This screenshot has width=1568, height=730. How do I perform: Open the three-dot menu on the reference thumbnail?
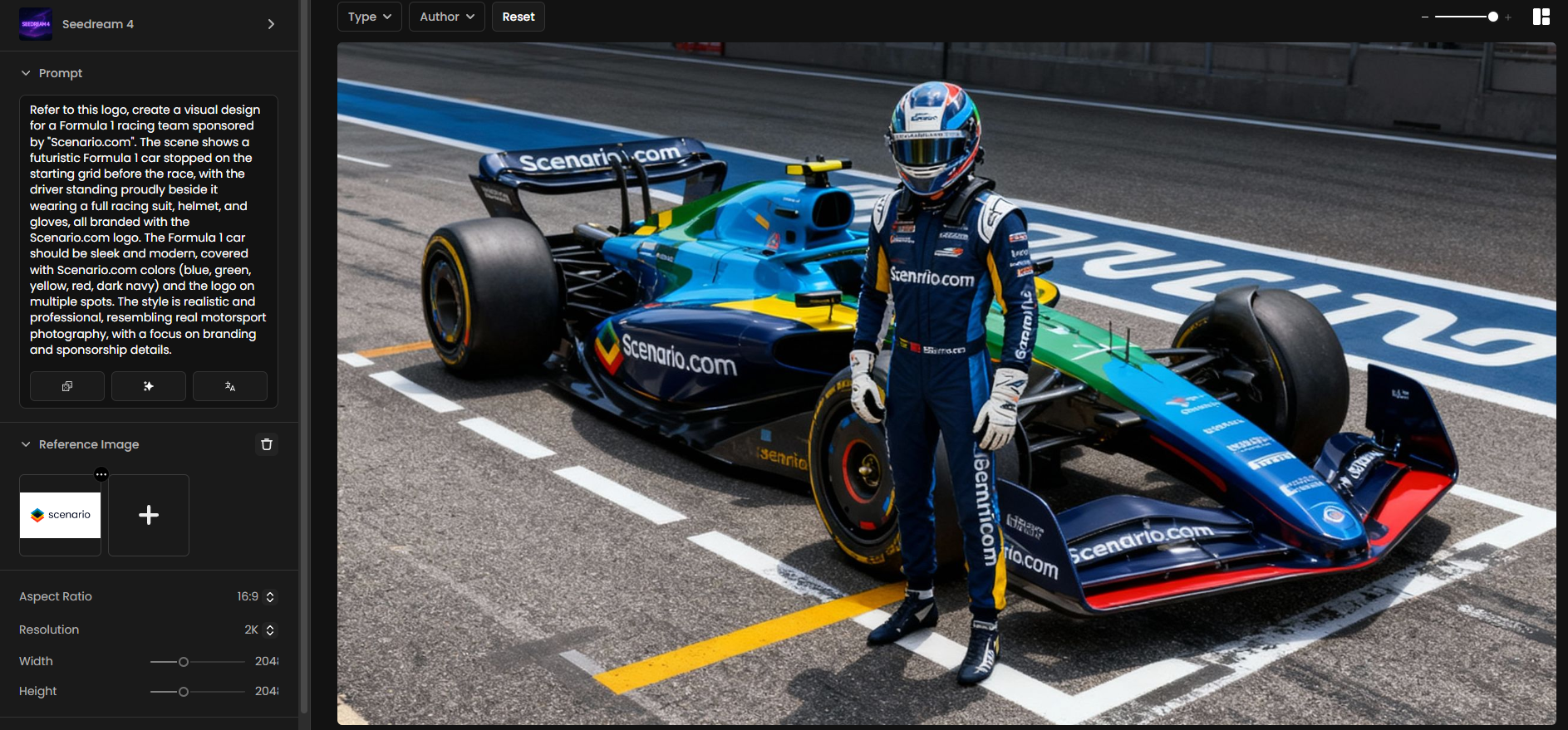point(101,474)
